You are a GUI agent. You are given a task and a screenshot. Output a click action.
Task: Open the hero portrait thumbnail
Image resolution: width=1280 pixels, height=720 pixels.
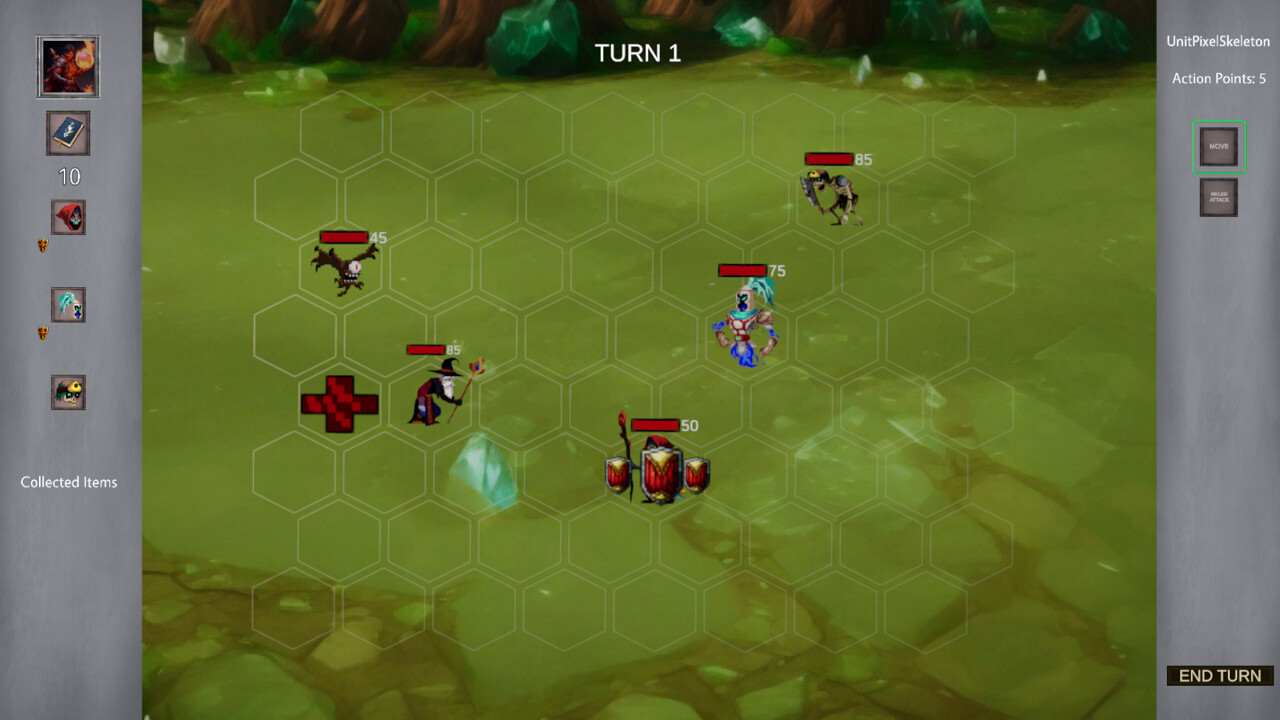67,66
